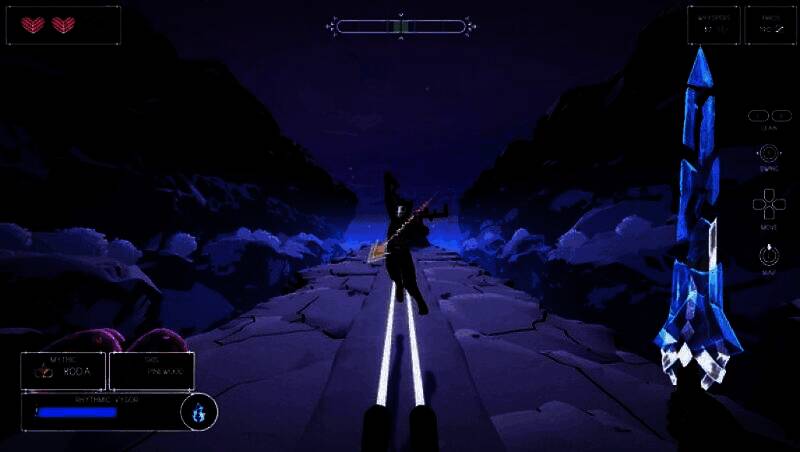Select the Pinewood oar panel

click(x=151, y=370)
